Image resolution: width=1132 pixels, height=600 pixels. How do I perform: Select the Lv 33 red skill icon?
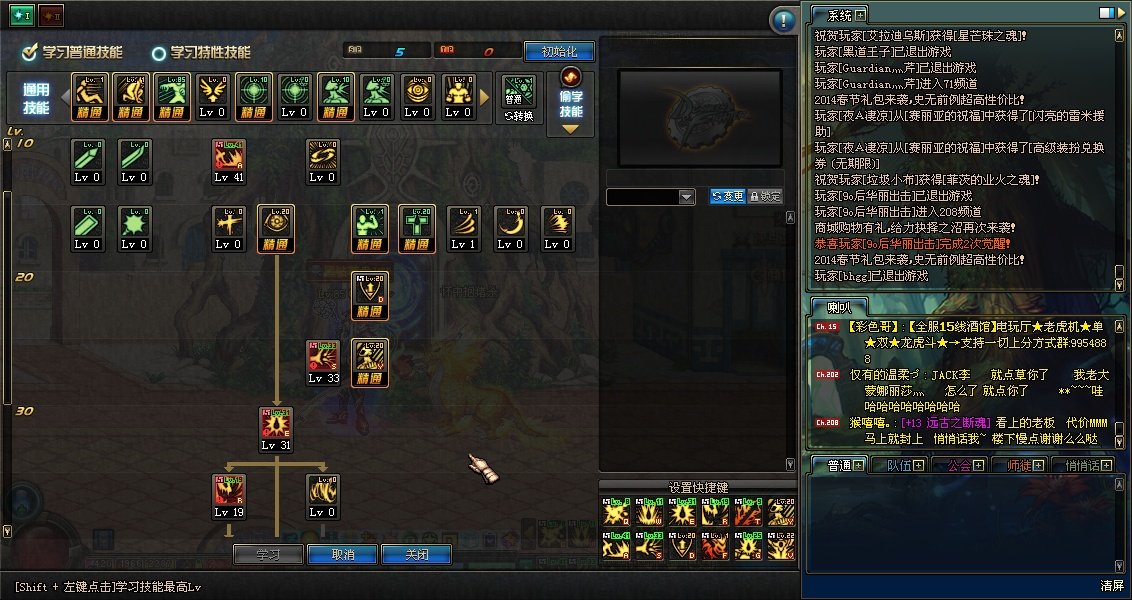click(323, 357)
